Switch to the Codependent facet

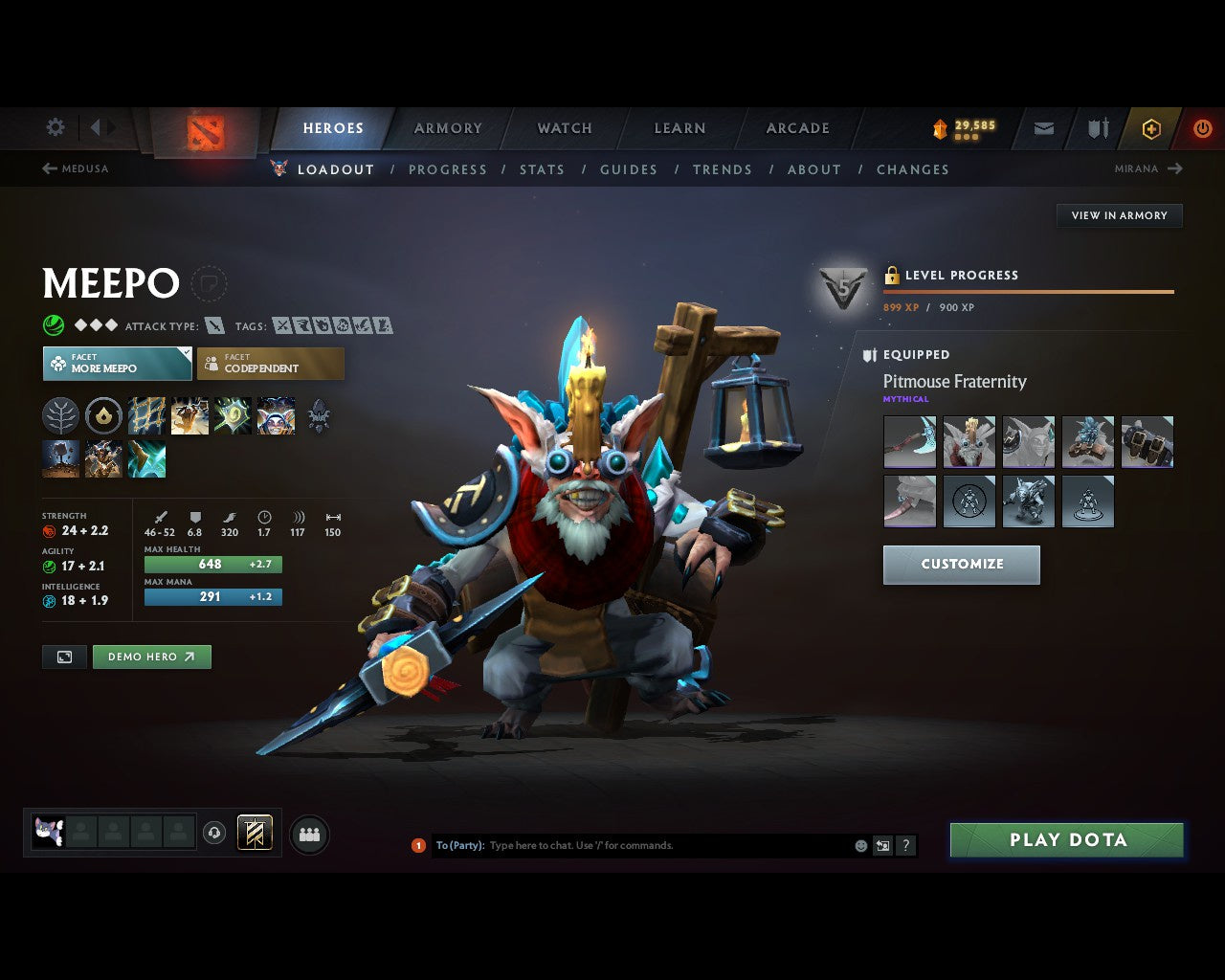point(270,364)
